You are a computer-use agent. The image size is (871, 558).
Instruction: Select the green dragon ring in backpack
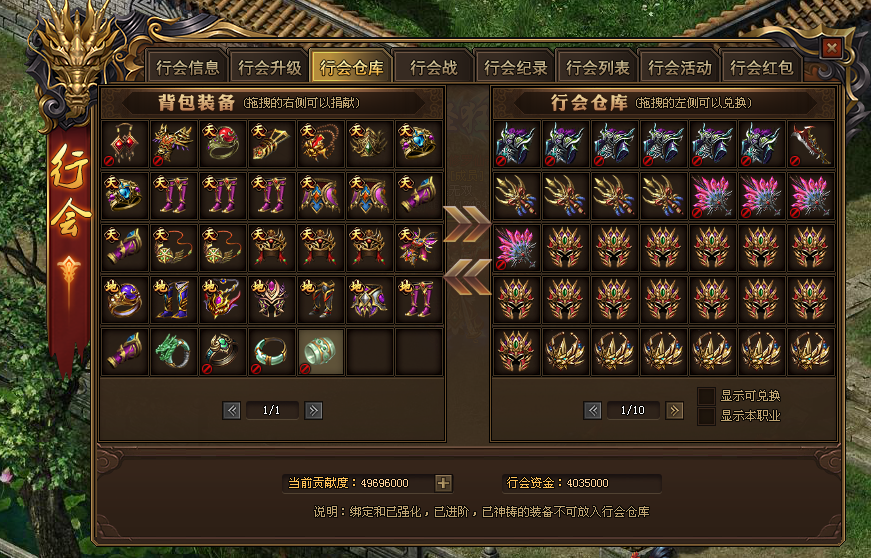tap(174, 352)
